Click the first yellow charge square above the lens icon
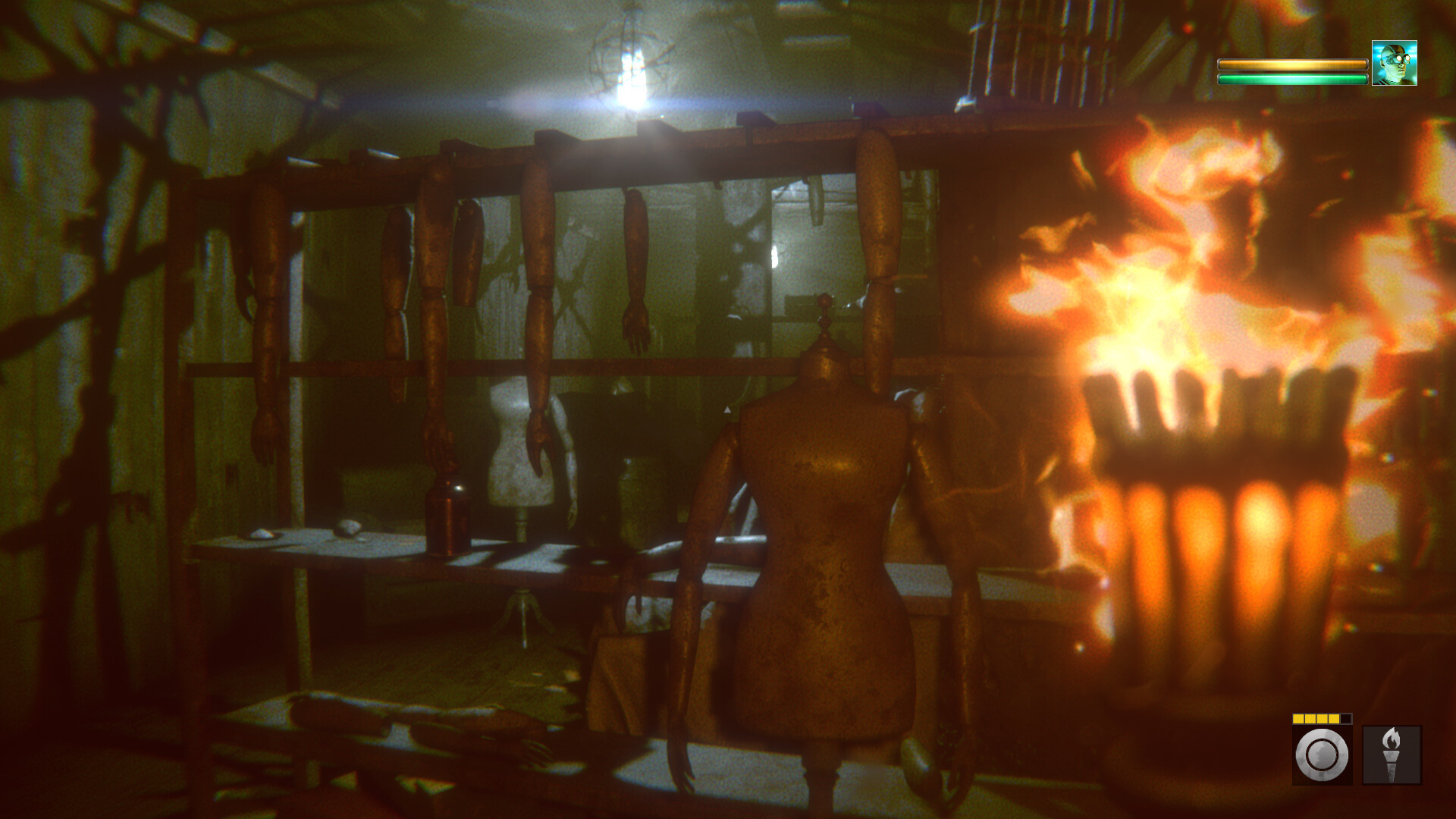 (1299, 718)
